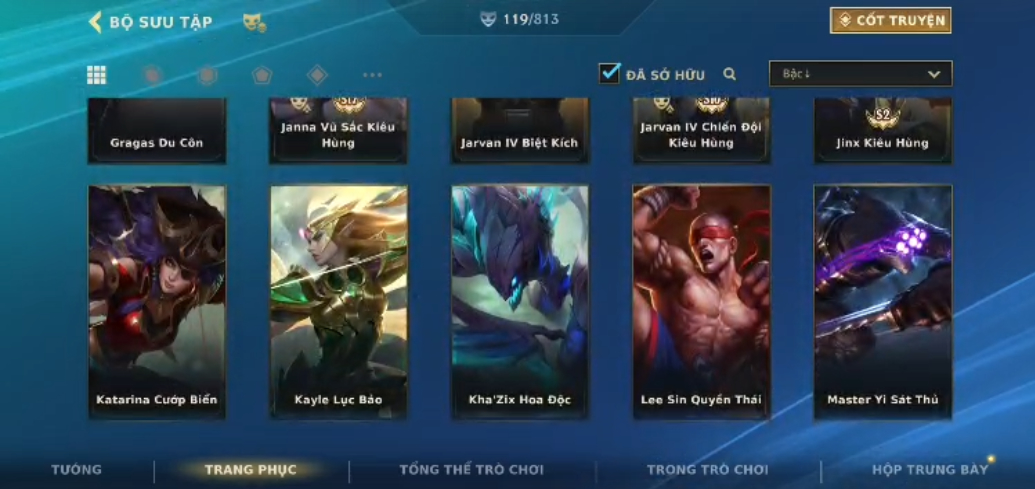Open the Kha'Zix Hoa Độc skin card
The image size is (1035, 489).
pos(520,301)
